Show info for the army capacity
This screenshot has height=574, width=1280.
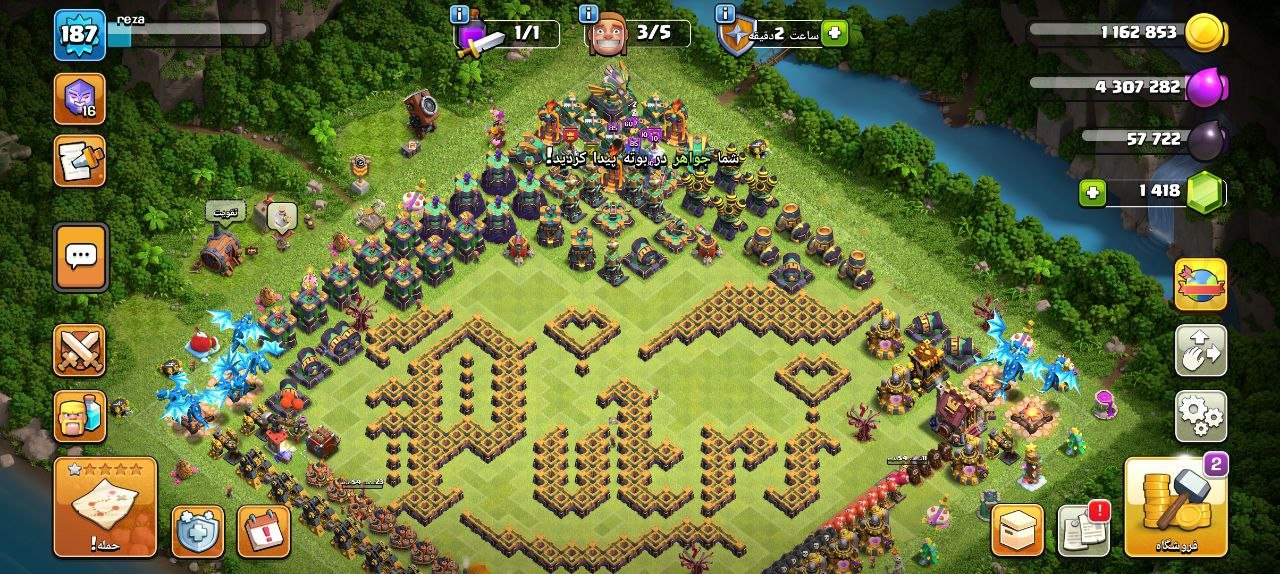coord(459,14)
